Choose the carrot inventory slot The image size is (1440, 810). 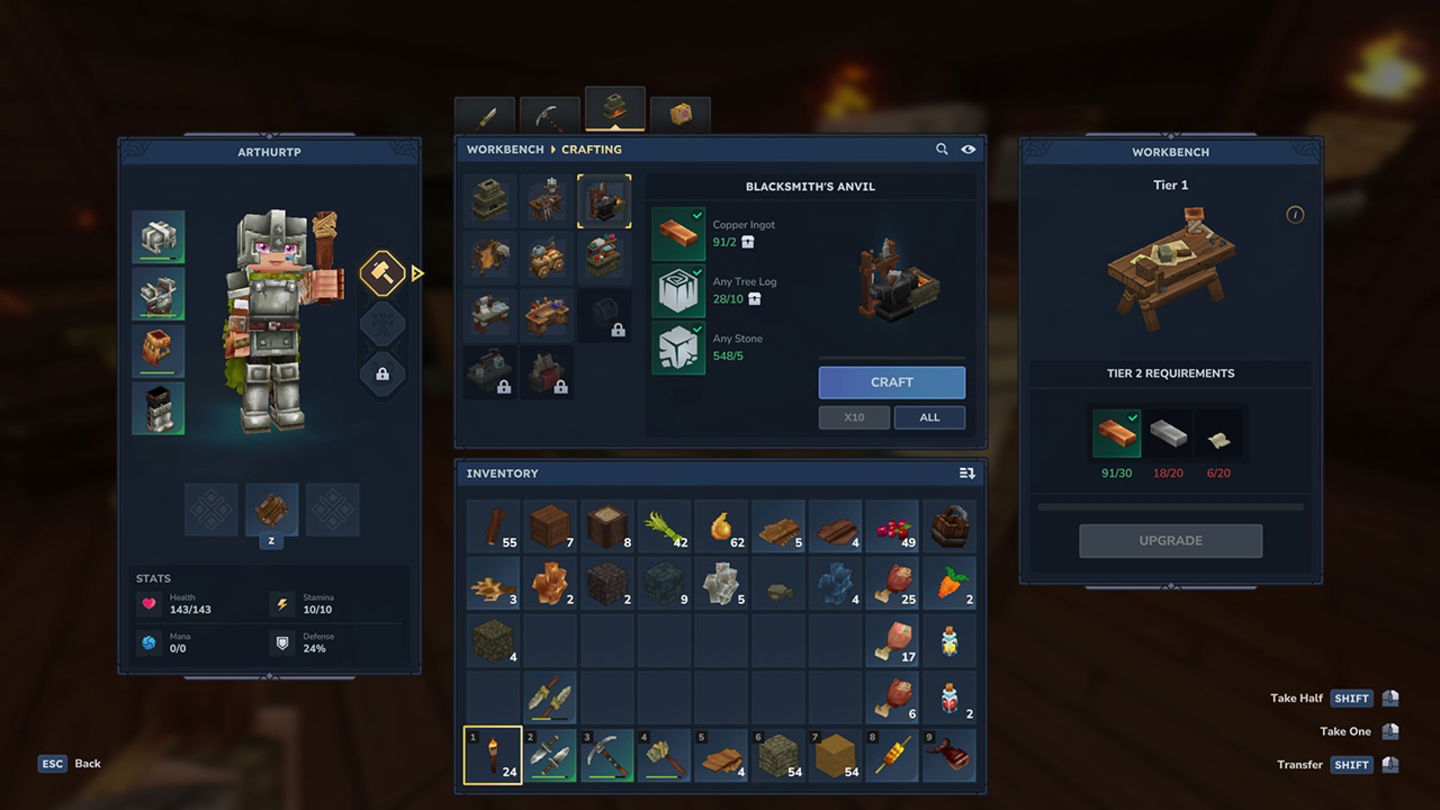949,583
